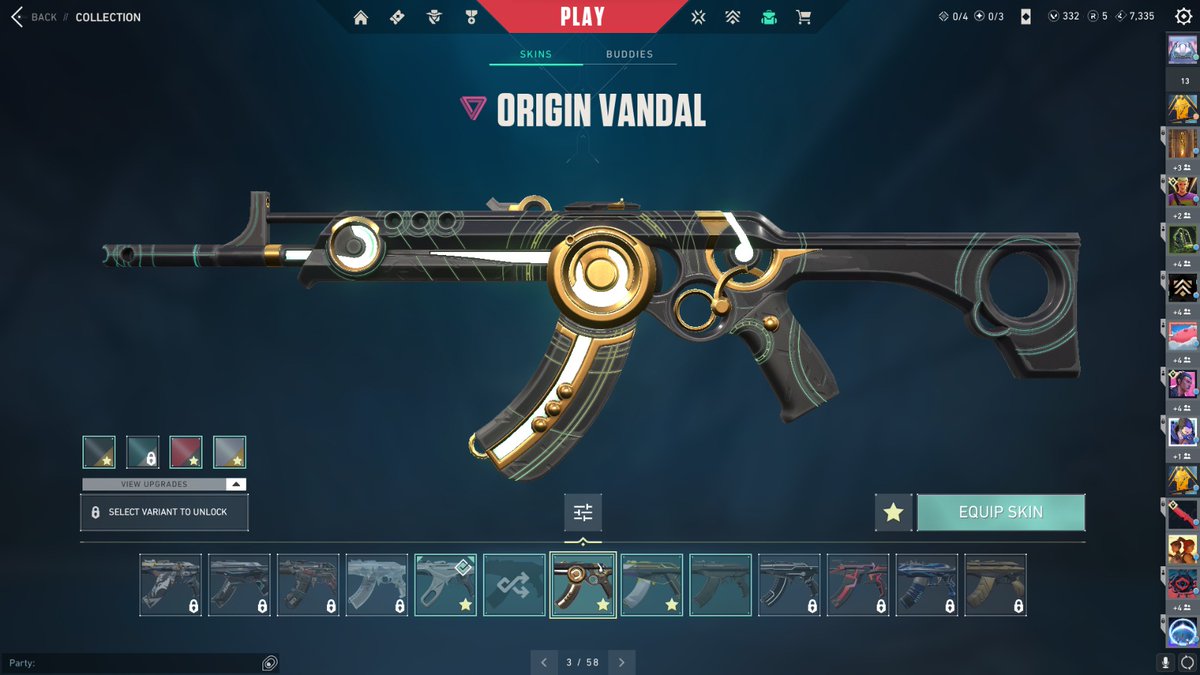
Task: Open the Store shopping cart icon
Action: point(803,17)
